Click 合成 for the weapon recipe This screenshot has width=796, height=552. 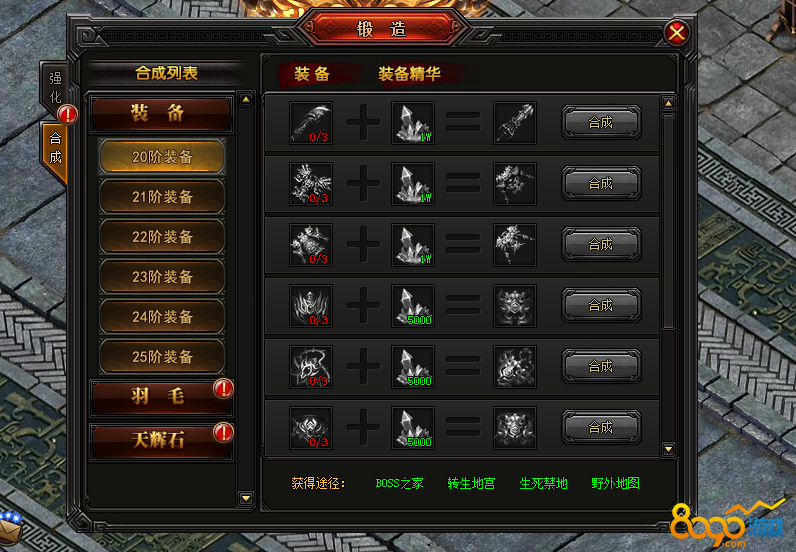click(600, 123)
